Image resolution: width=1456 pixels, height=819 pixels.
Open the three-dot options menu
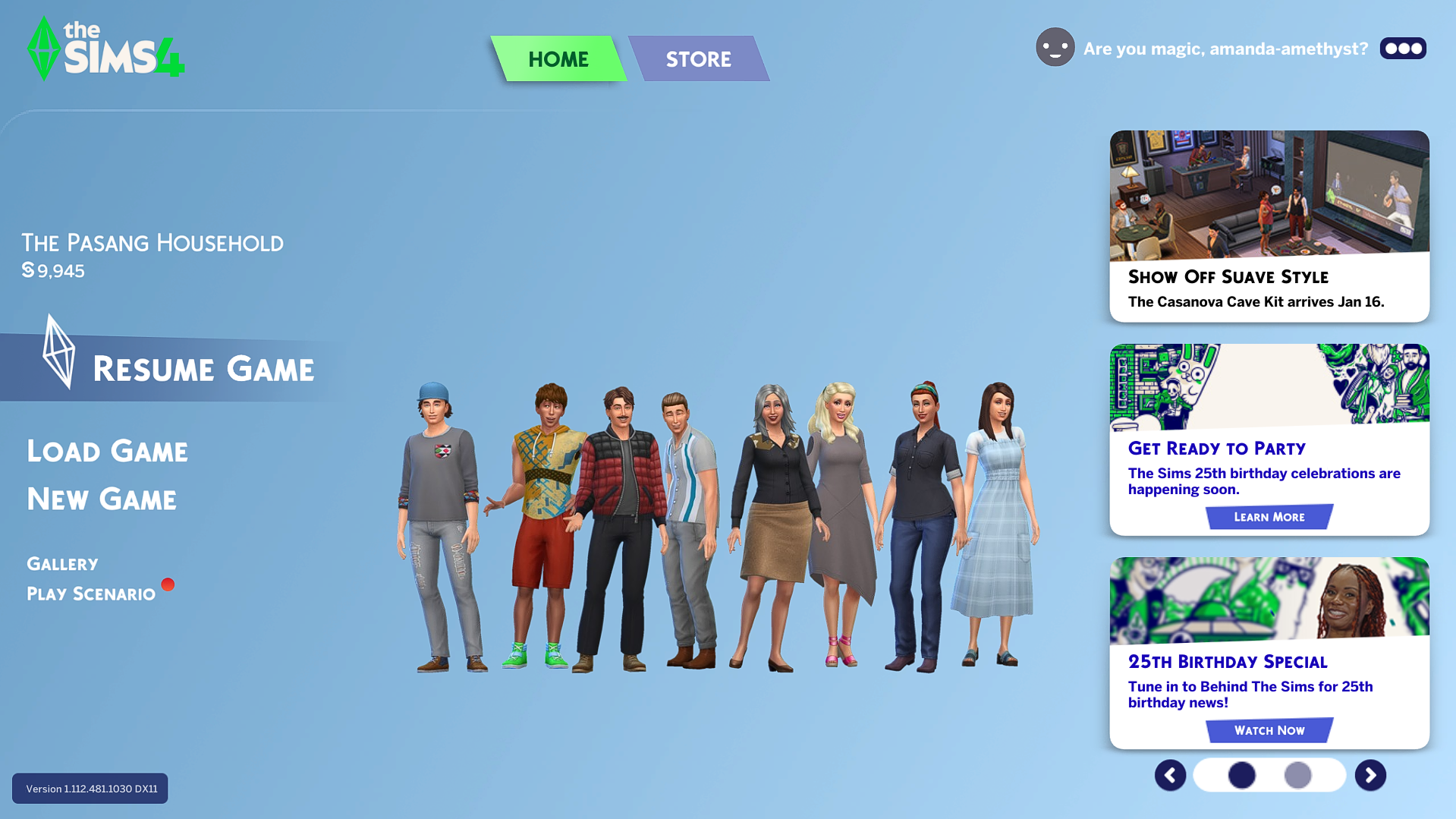1403,49
